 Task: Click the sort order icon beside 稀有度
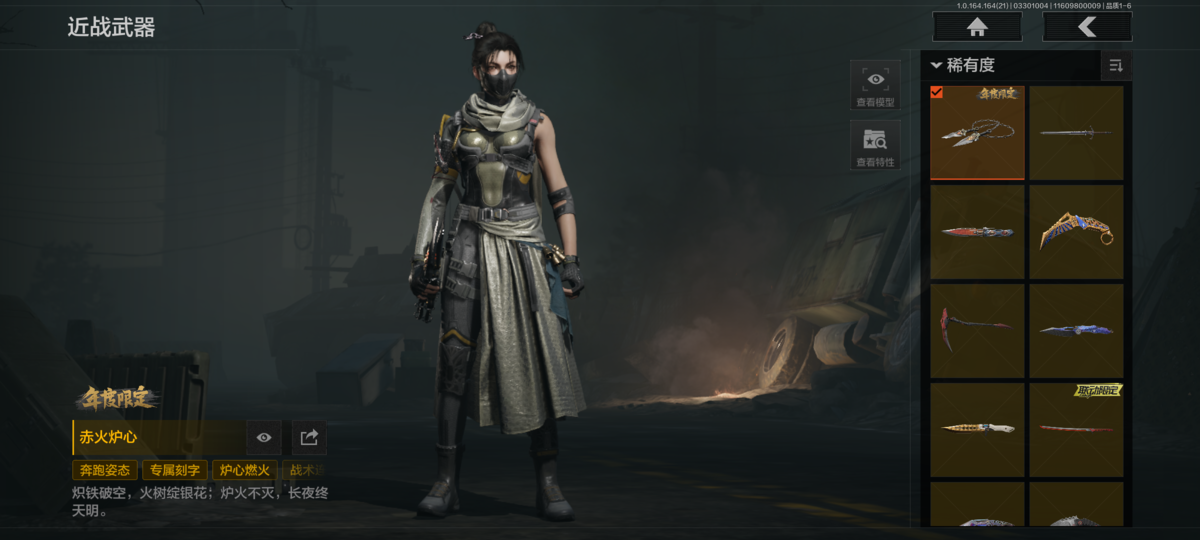coord(1115,66)
